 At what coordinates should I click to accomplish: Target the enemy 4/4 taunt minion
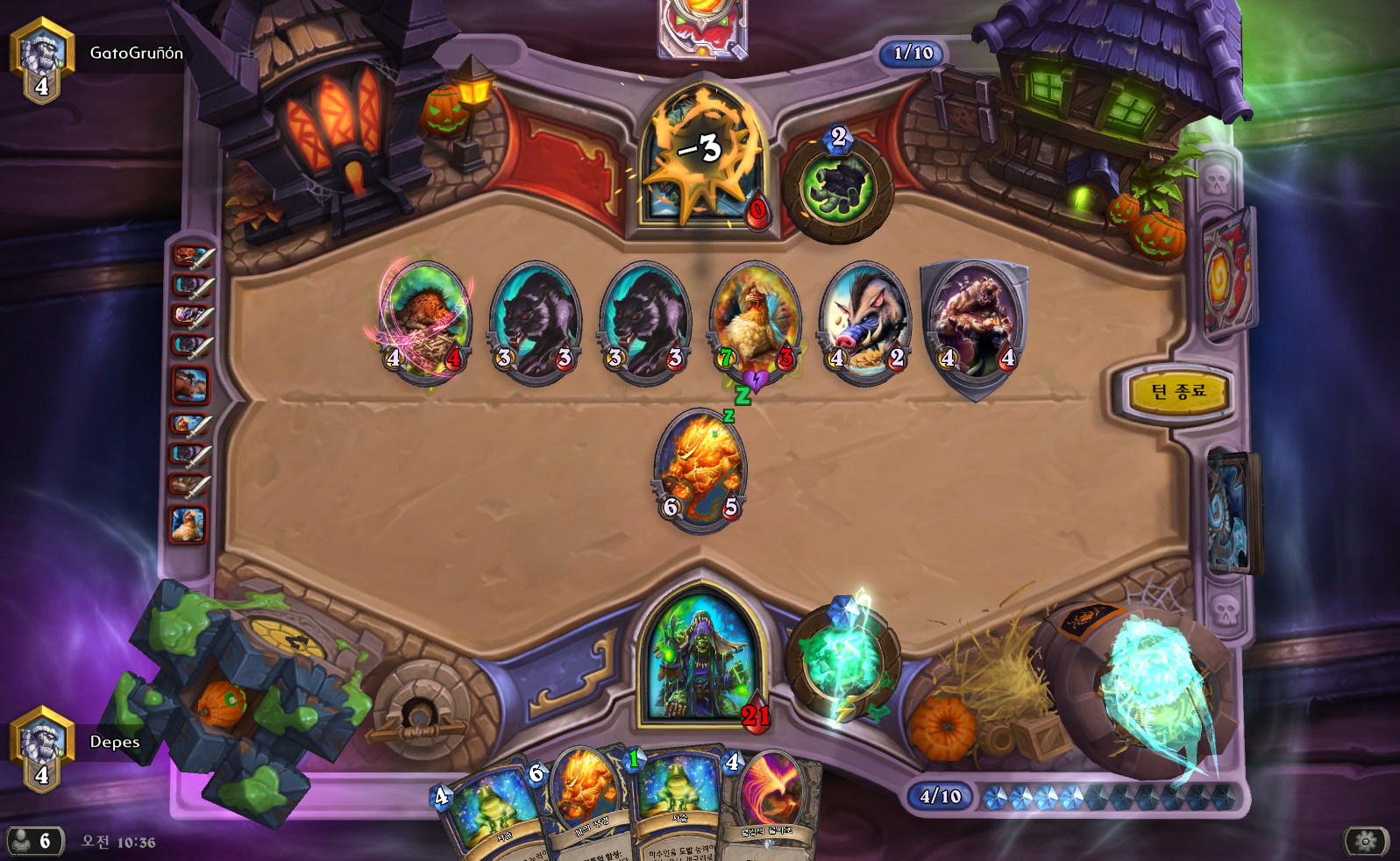[975, 320]
